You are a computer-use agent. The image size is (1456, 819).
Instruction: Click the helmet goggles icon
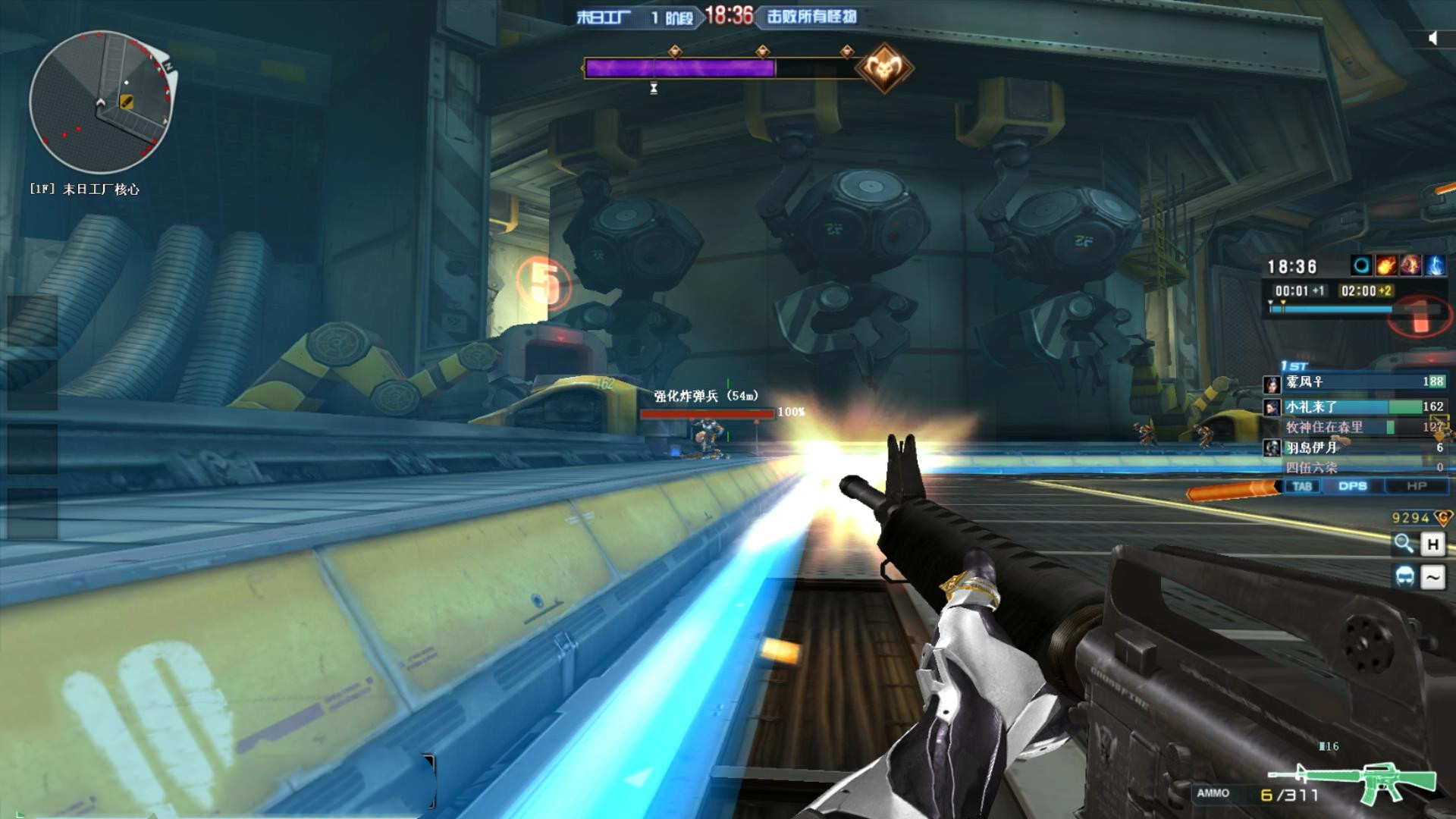tap(1404, 577)
